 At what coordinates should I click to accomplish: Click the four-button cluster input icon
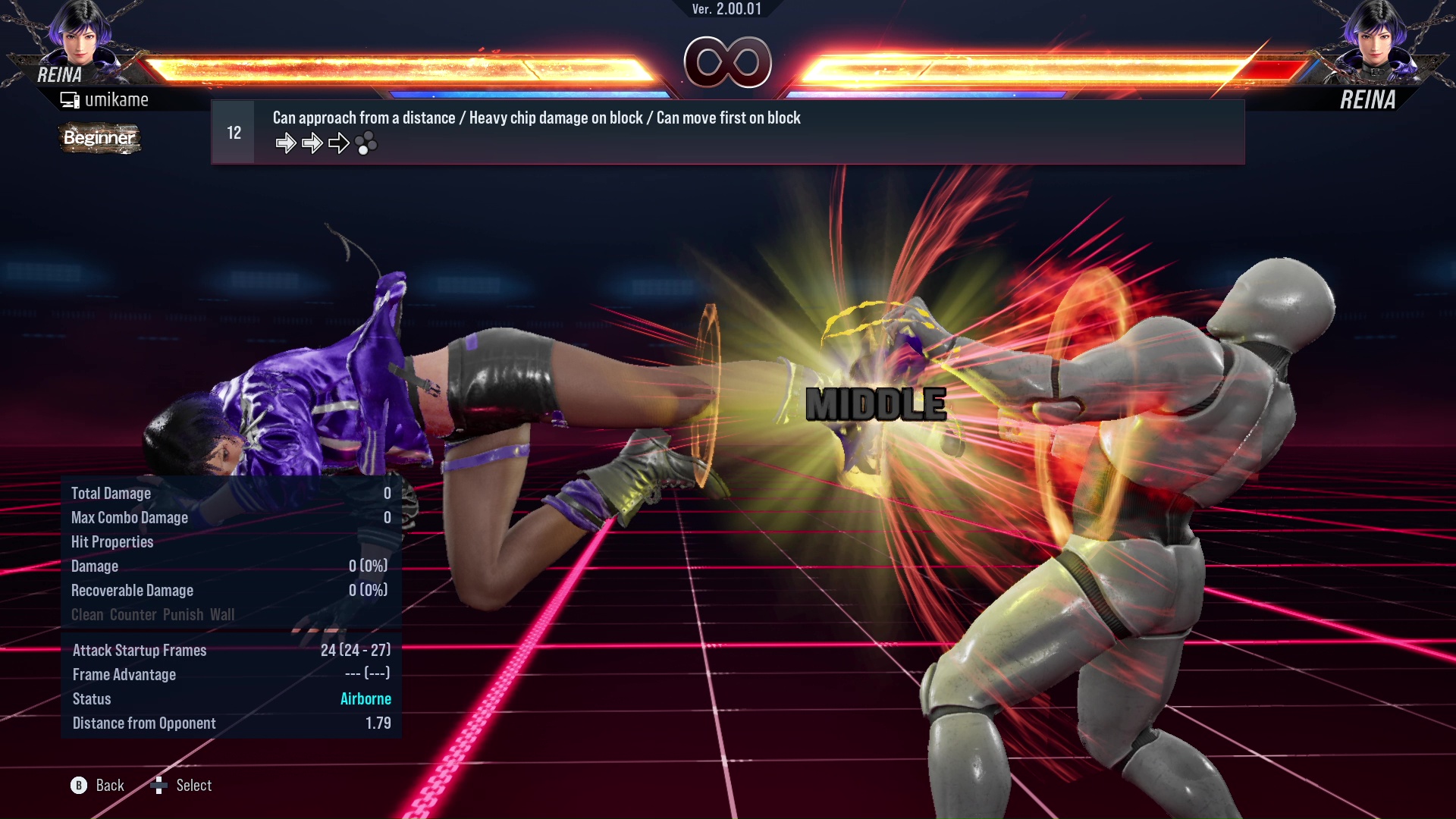click(366, 144)
